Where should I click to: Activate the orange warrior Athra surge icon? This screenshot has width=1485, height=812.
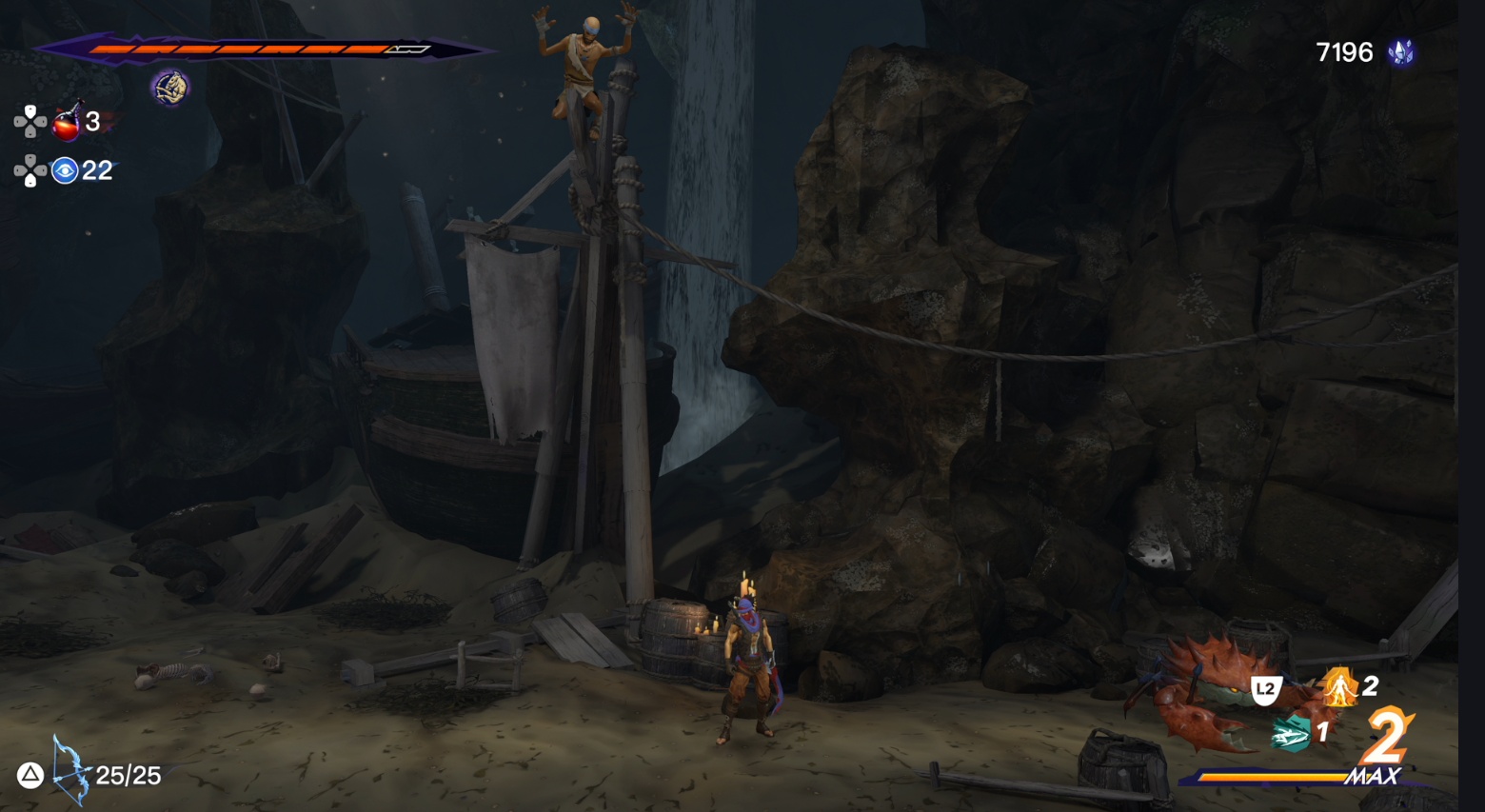(x=1340, y=686)
